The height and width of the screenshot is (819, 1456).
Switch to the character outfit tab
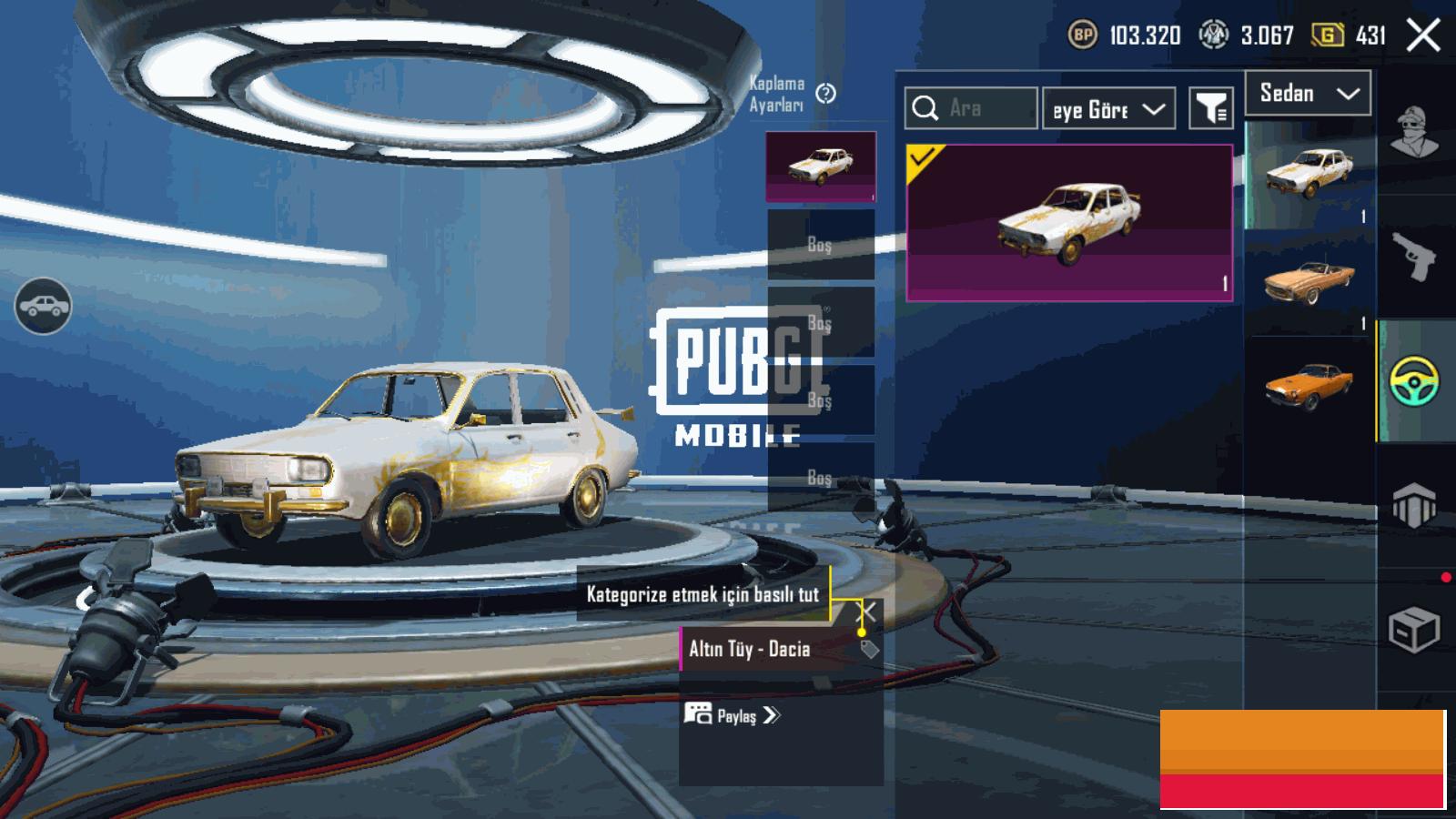tap(1414, 133)
